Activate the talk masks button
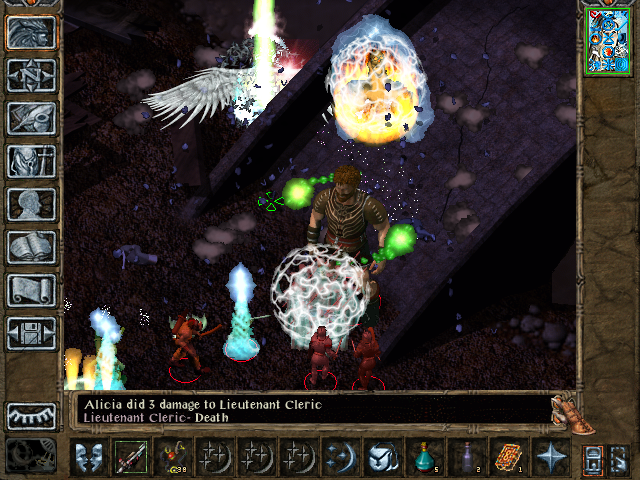The width and height of the screenshot is (640, 480). pos(87,458)
